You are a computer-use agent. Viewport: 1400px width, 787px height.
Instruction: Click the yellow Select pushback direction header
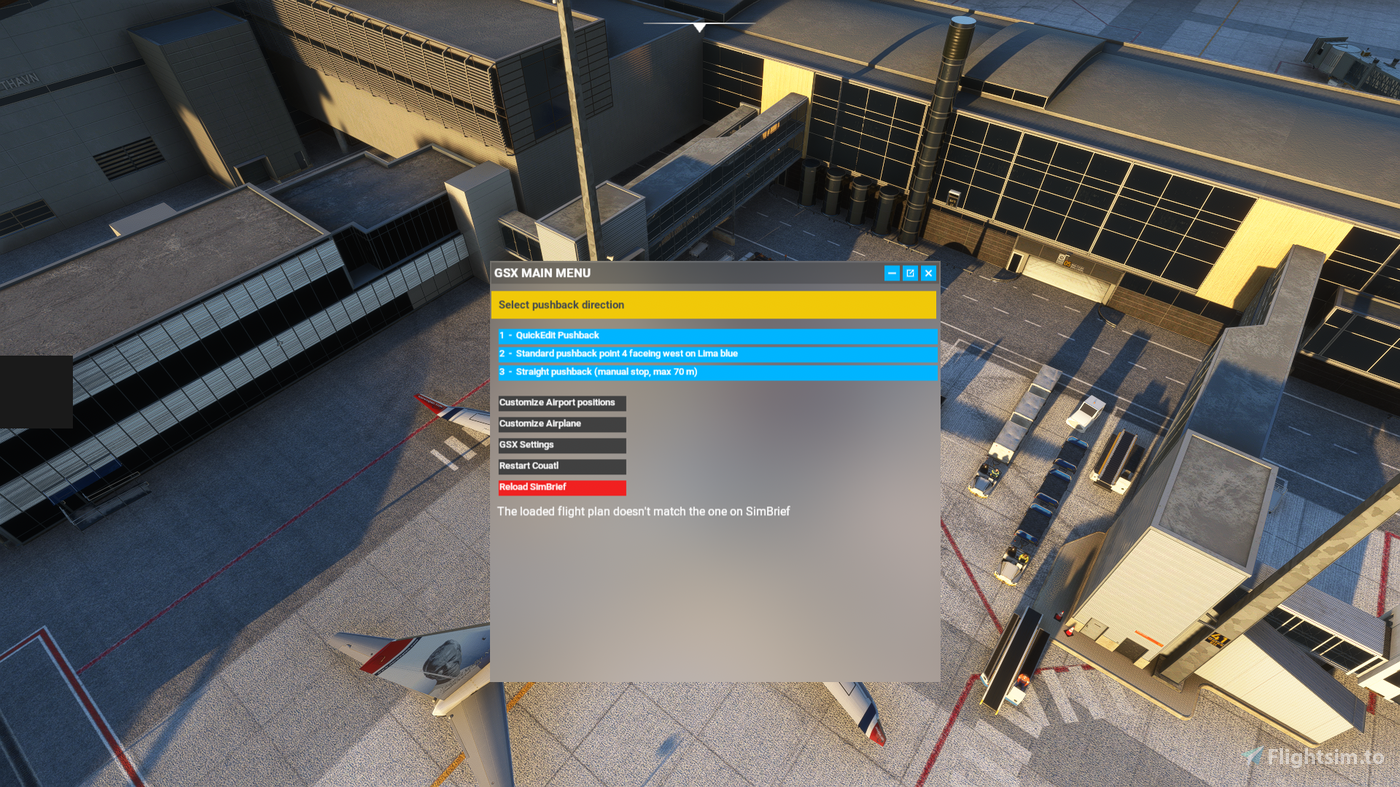pyautogui.click(x=713, y=304)
